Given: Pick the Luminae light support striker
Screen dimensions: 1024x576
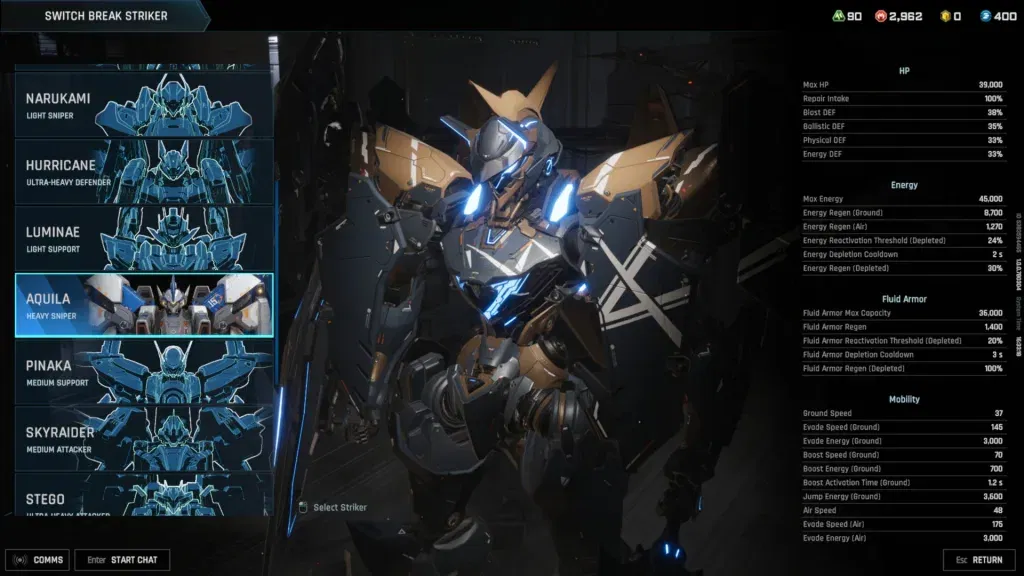Looking at the screenshot, I should coord(143,237).
